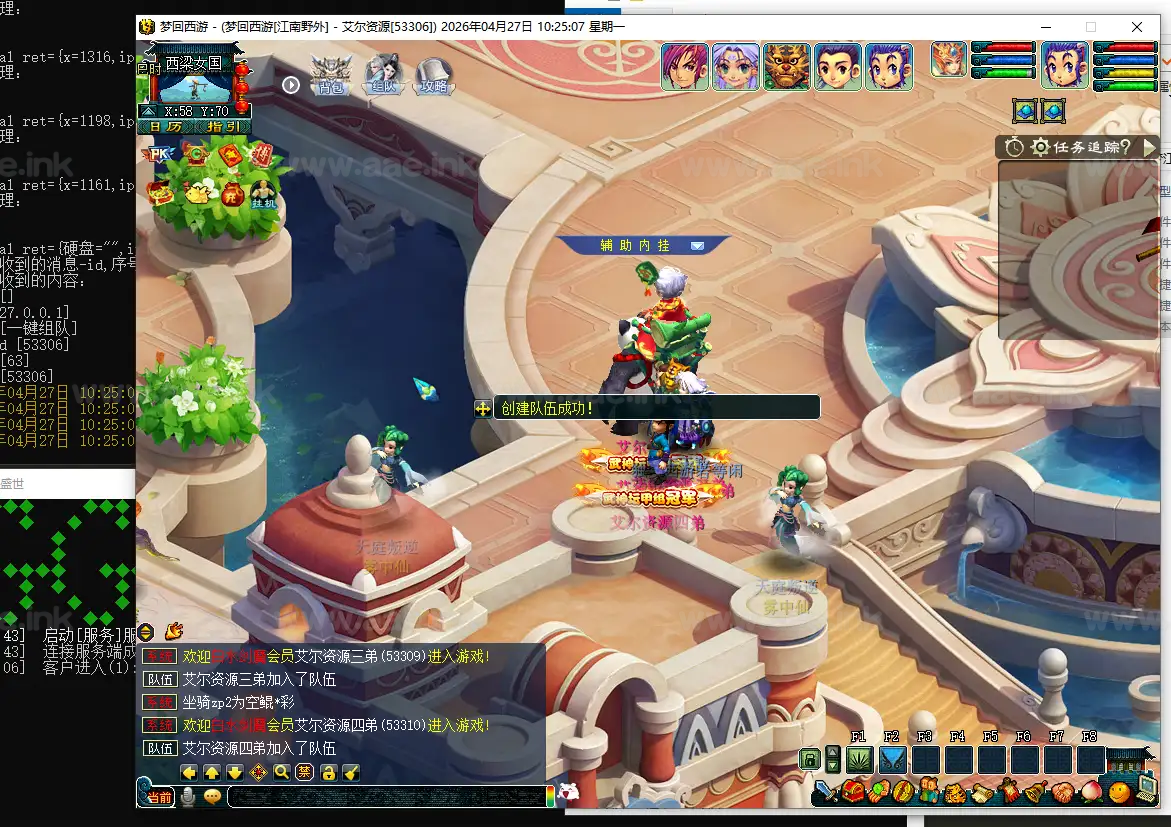Activate the 挂机 auto-battle icon
The image size is (1171, 827).
263,193
